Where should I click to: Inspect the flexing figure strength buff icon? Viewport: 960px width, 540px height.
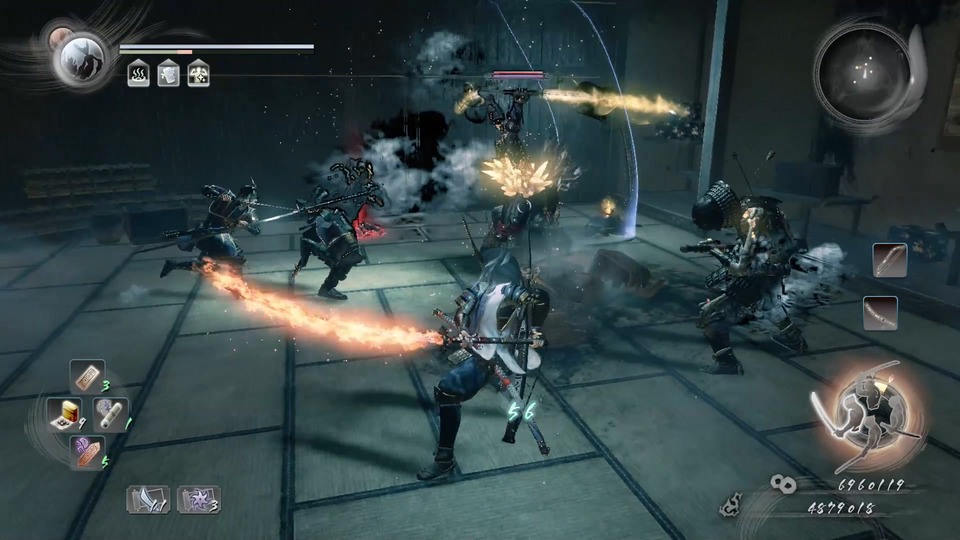[x=199, y=73]
